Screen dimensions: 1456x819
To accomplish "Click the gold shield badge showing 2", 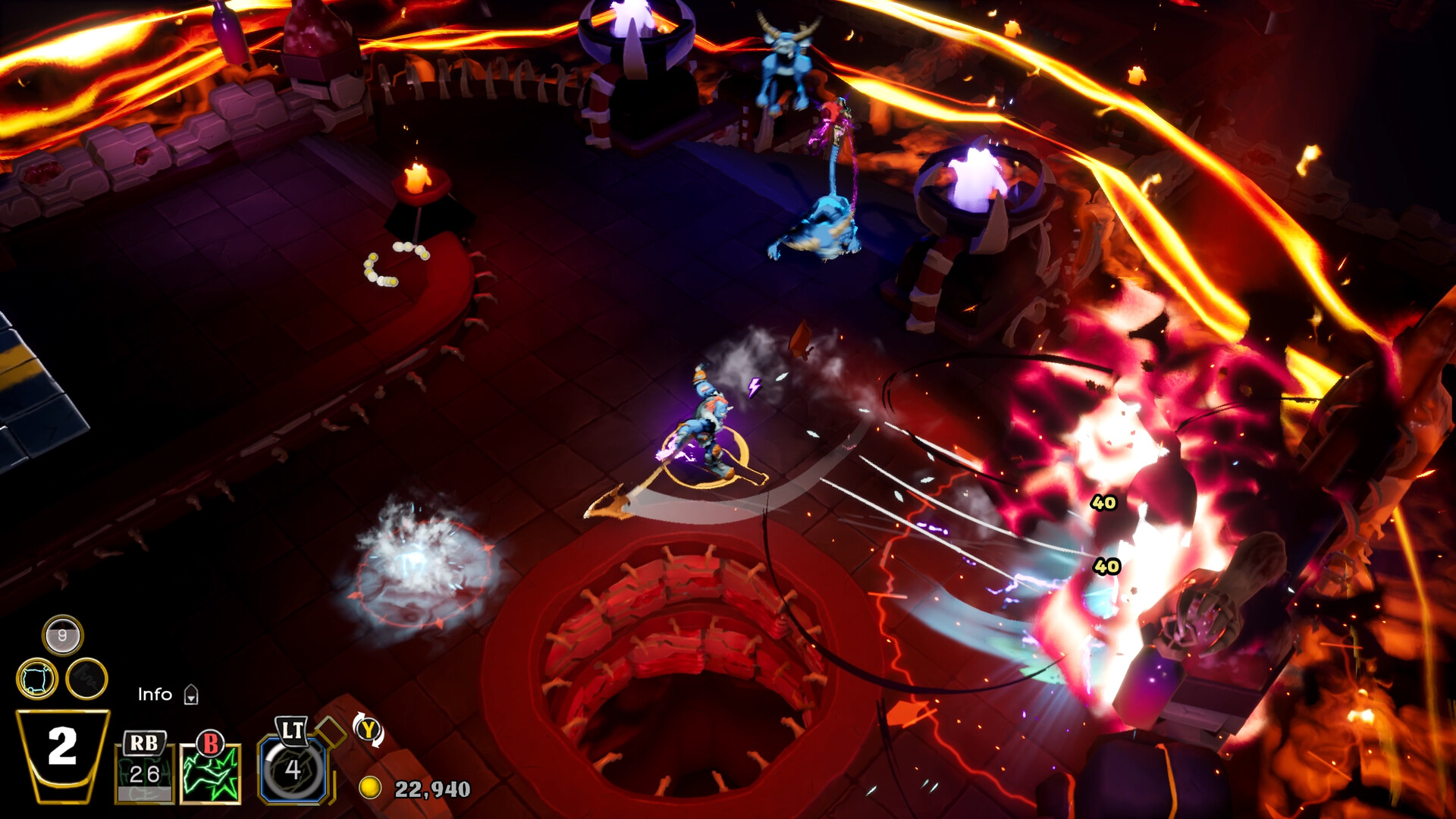I will (x=63, y=754).
